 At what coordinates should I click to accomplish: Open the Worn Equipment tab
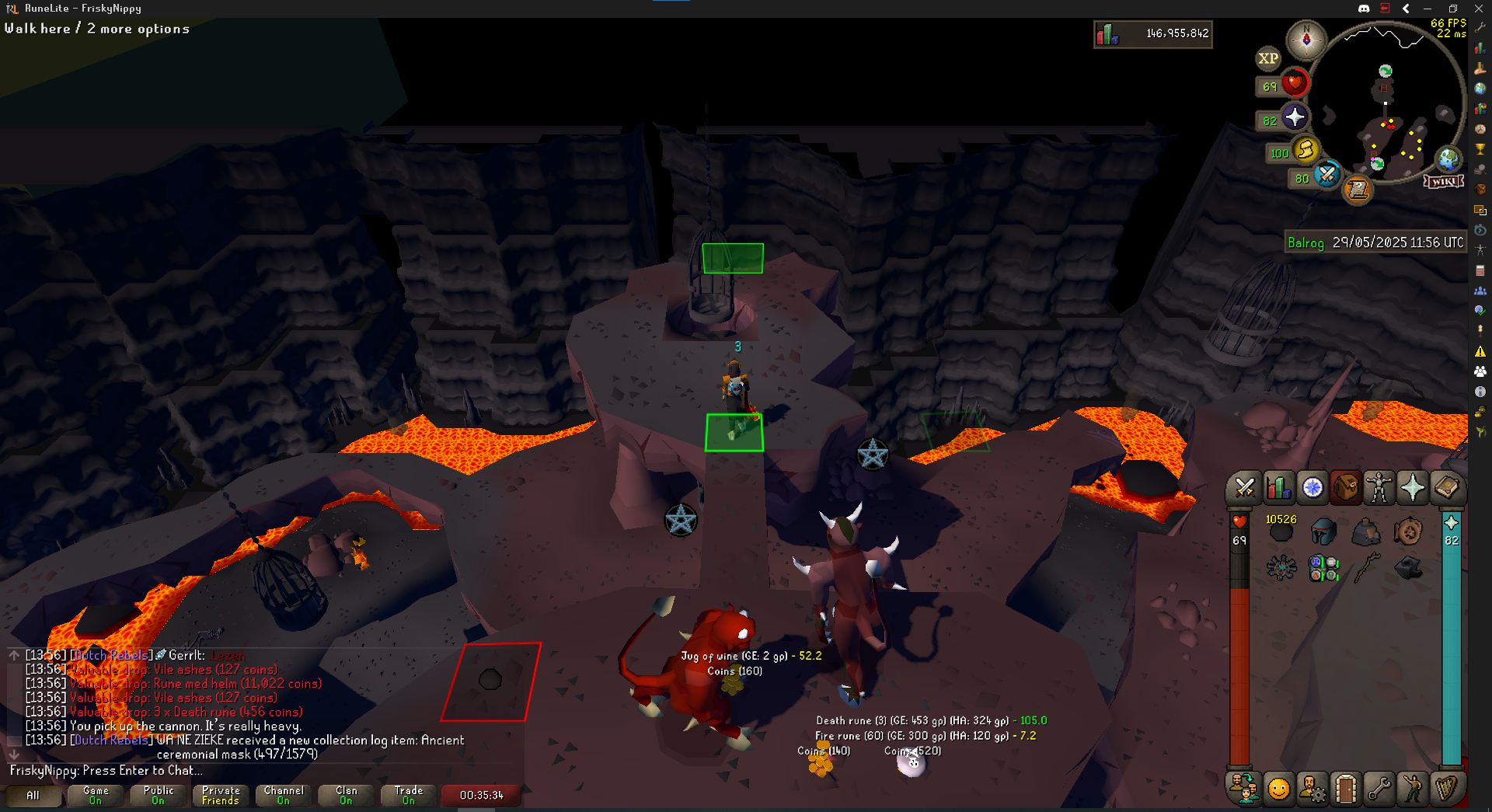click(x=1379, y=488)
